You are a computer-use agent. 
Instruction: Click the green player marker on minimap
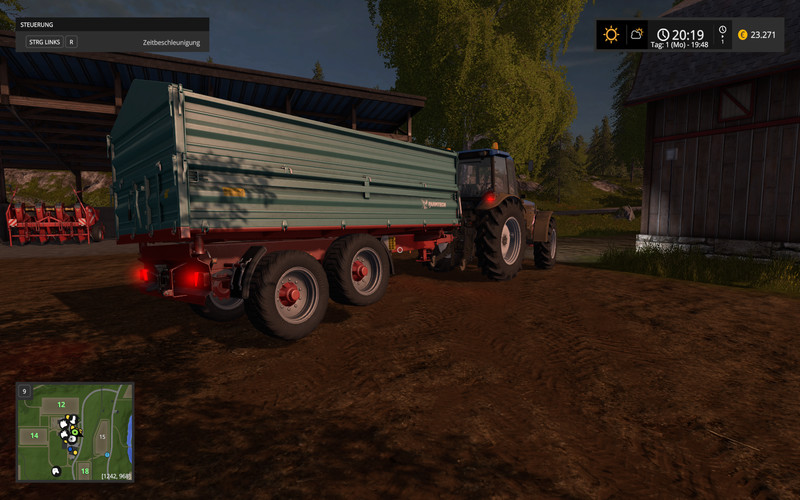74,432
